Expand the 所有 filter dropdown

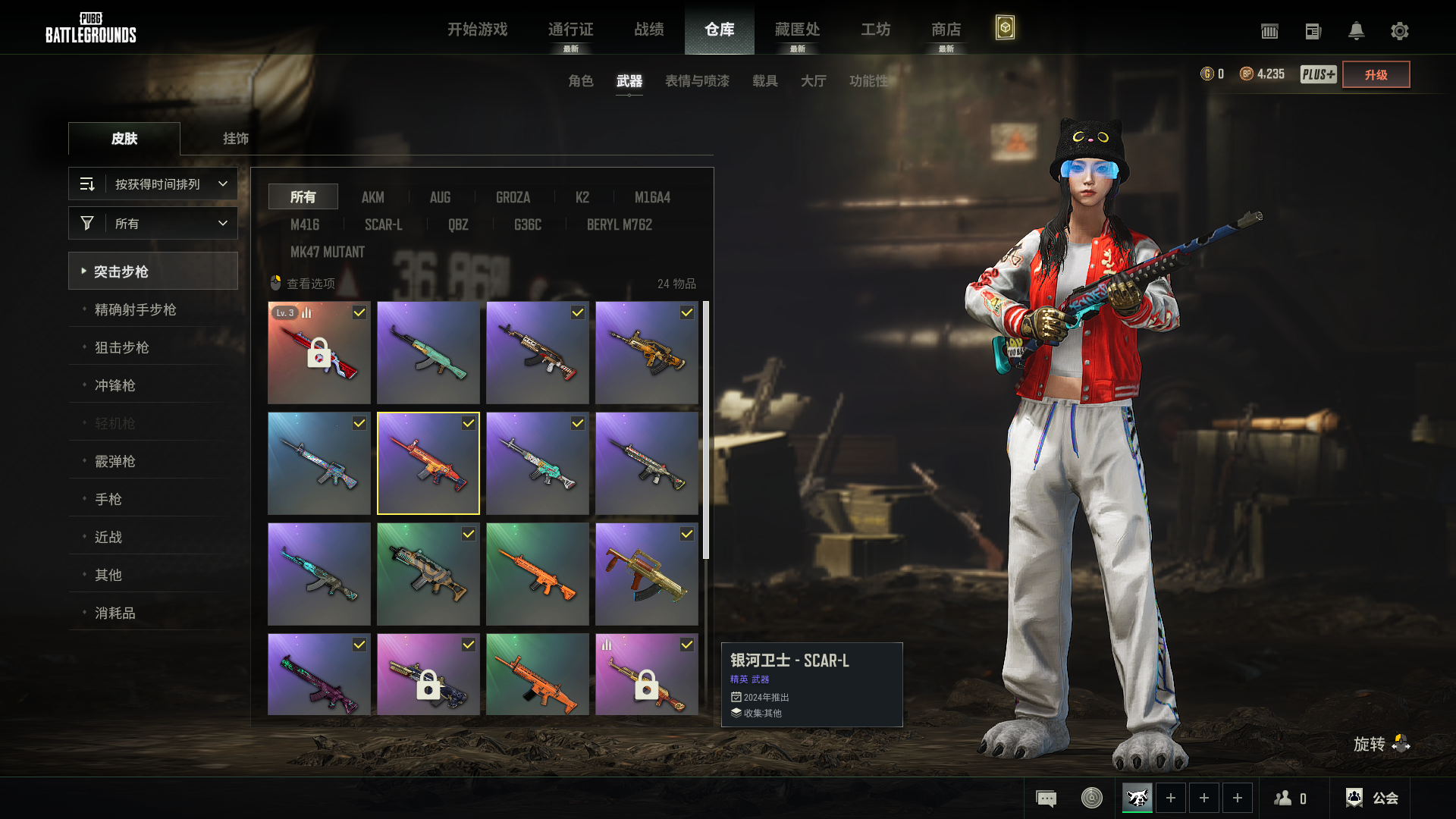point(153,224)
